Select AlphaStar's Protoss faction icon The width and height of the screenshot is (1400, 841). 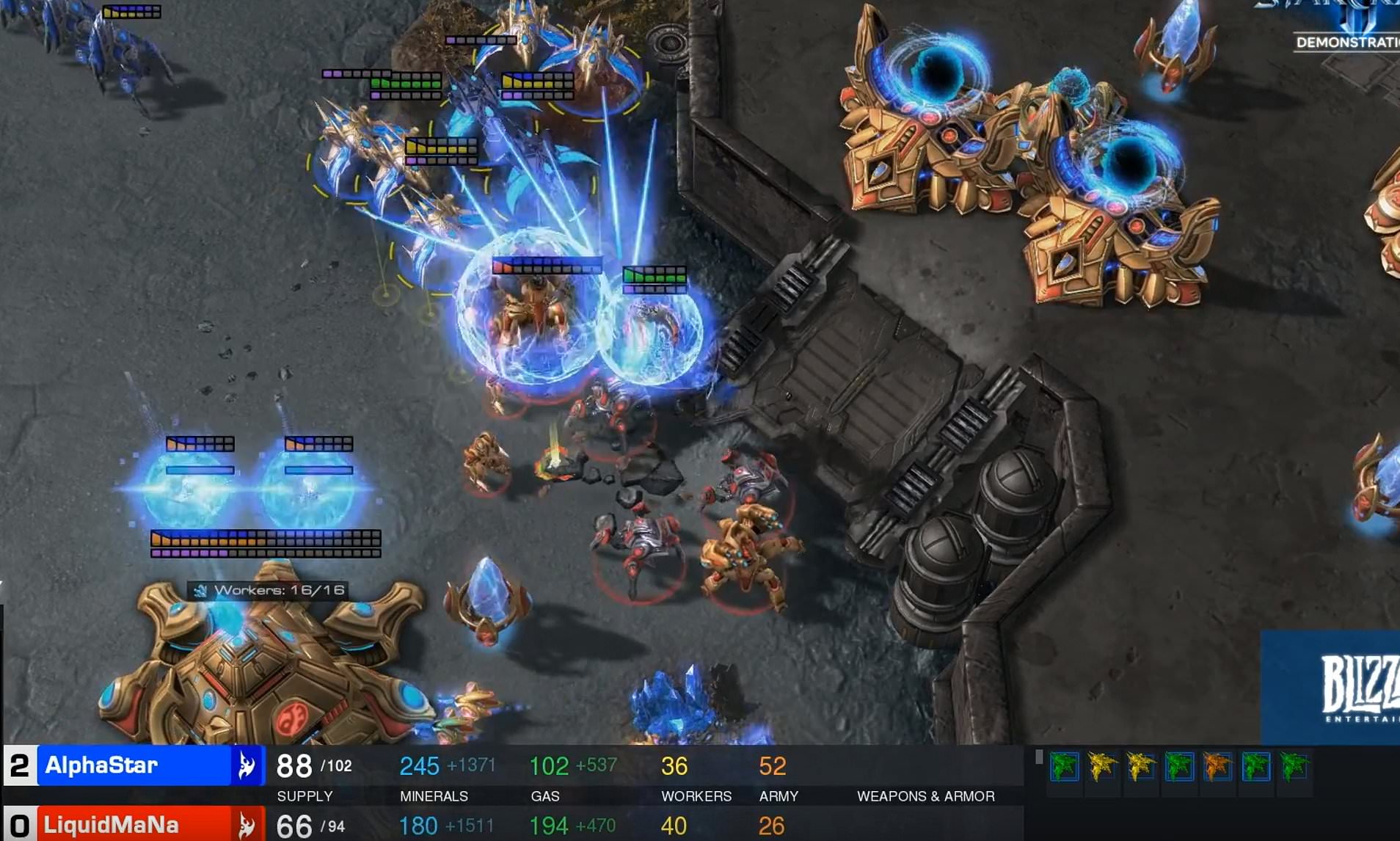[x=247, y=766]
